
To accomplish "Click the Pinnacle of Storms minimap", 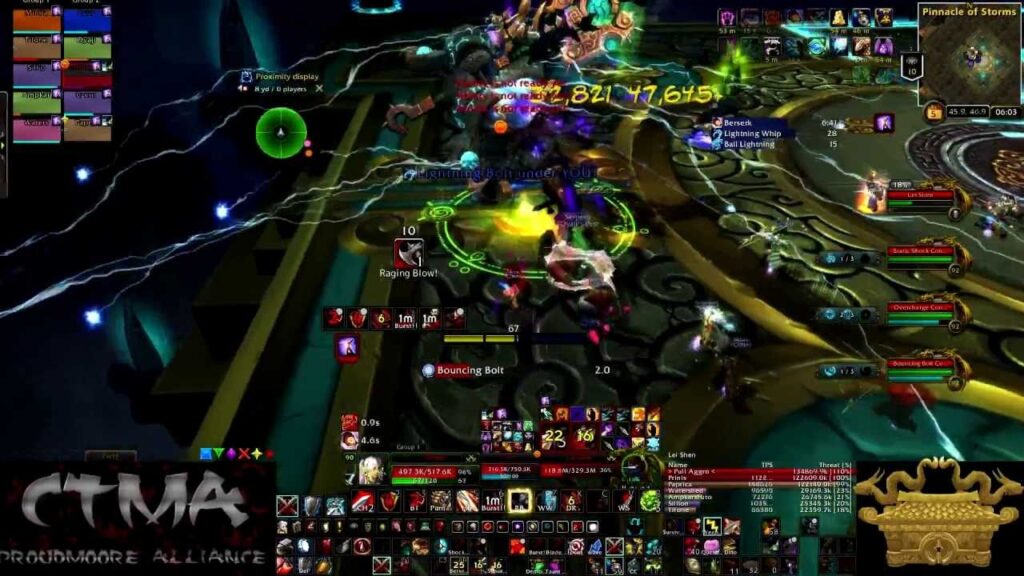I will (x=968, y=54).
